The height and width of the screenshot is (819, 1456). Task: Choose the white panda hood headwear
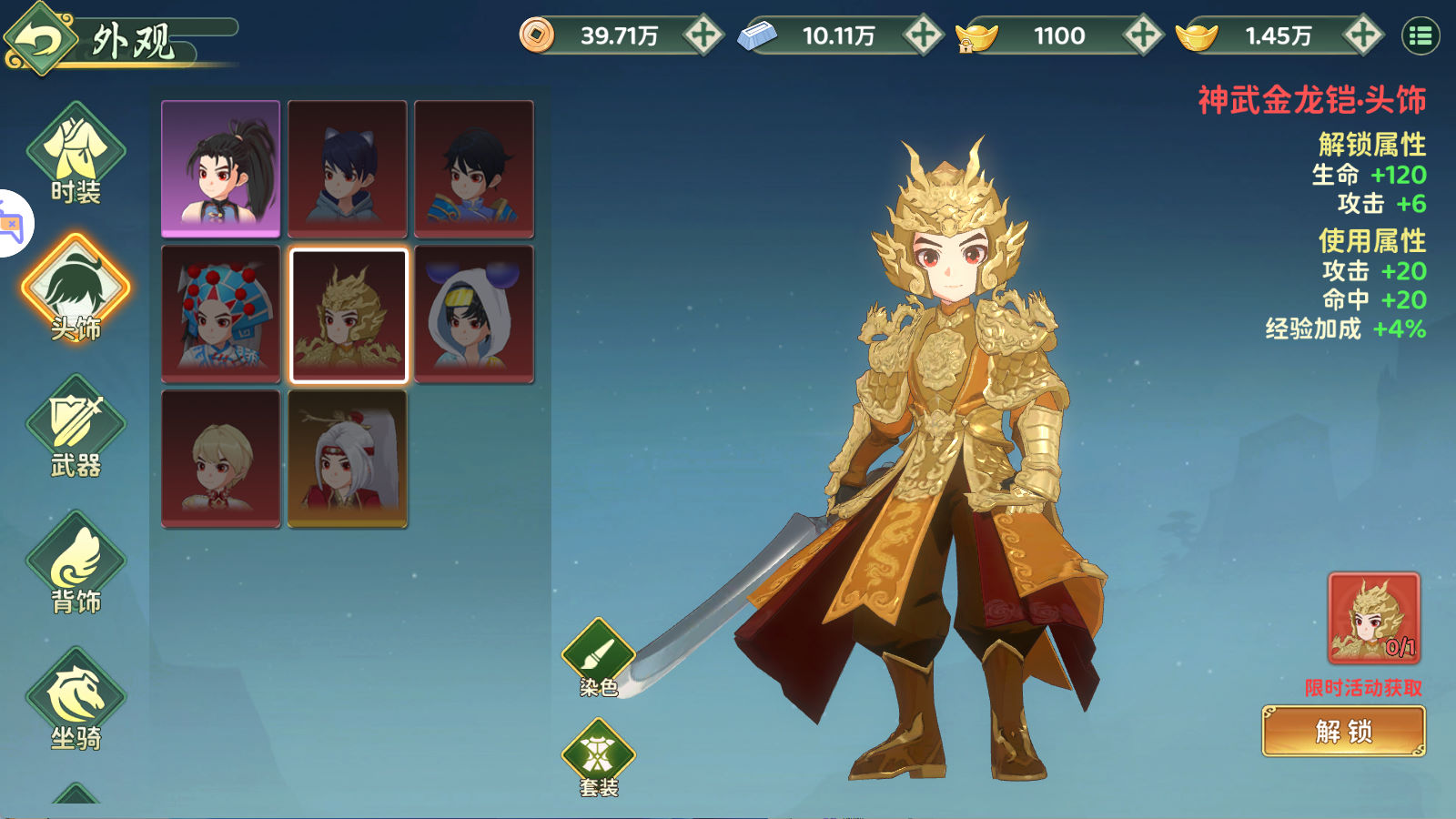474,314
